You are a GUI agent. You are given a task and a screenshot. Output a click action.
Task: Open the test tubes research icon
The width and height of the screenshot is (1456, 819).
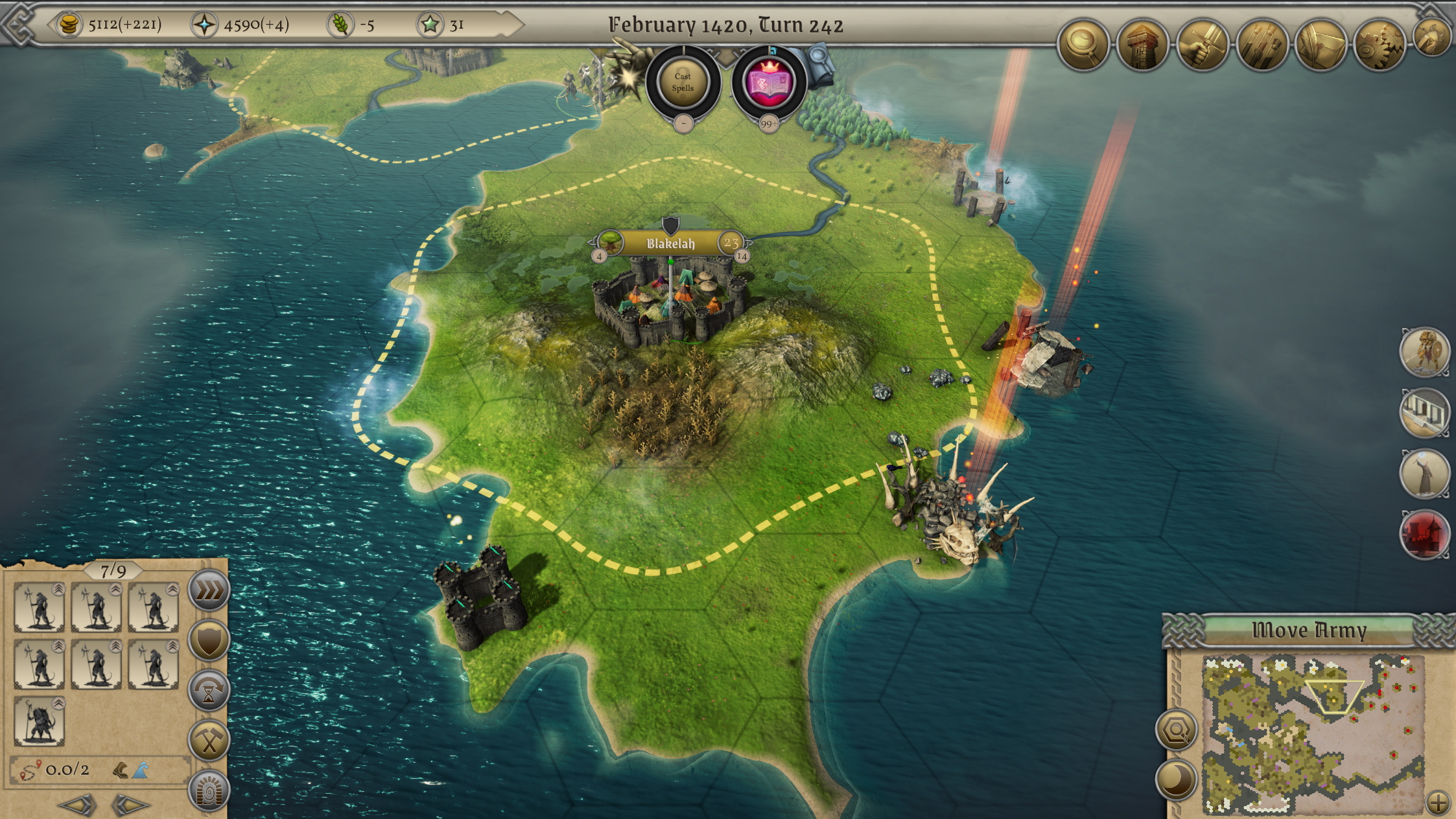point(1262,44)
